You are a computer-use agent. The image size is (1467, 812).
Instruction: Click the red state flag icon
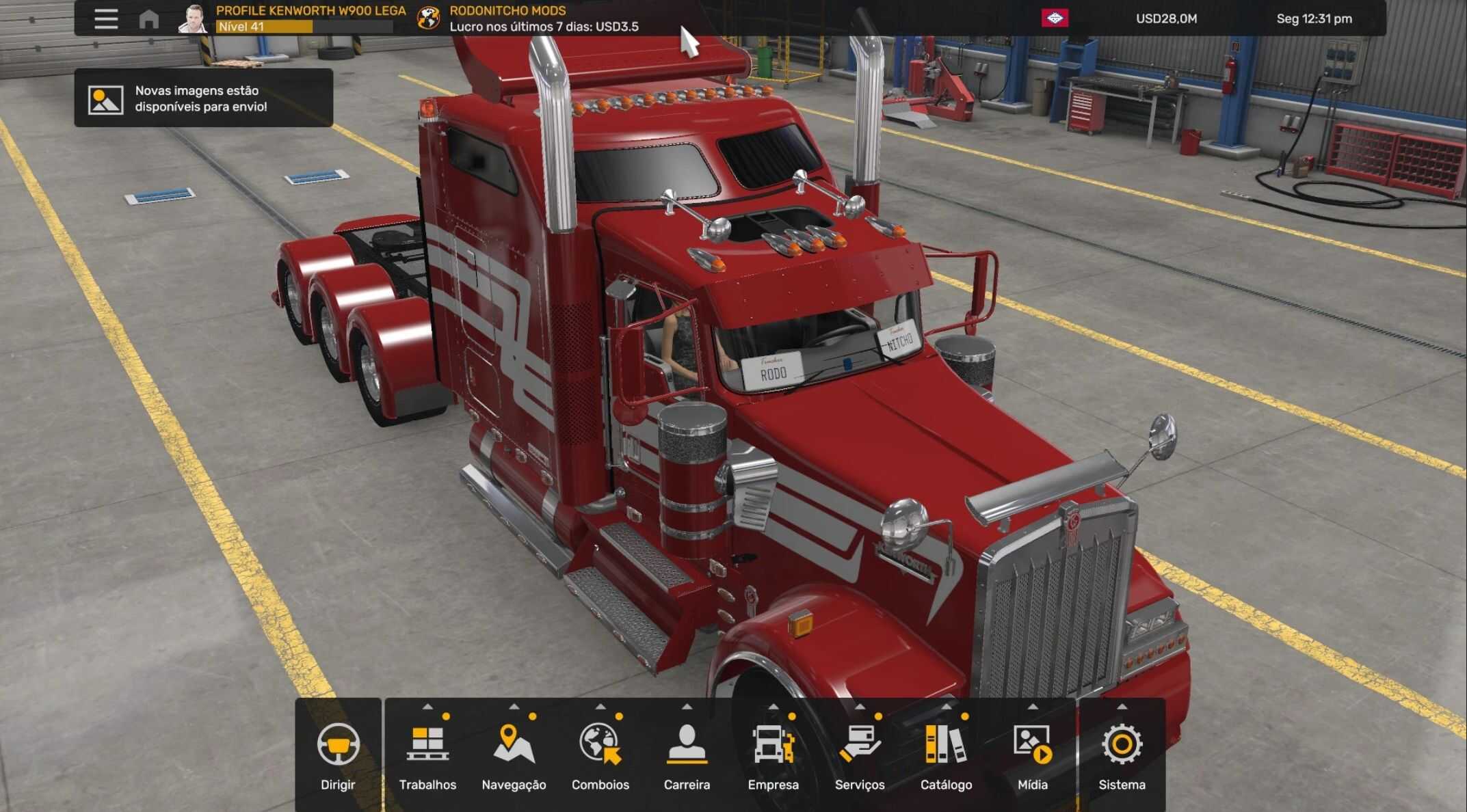click(x=1055, y=18)
